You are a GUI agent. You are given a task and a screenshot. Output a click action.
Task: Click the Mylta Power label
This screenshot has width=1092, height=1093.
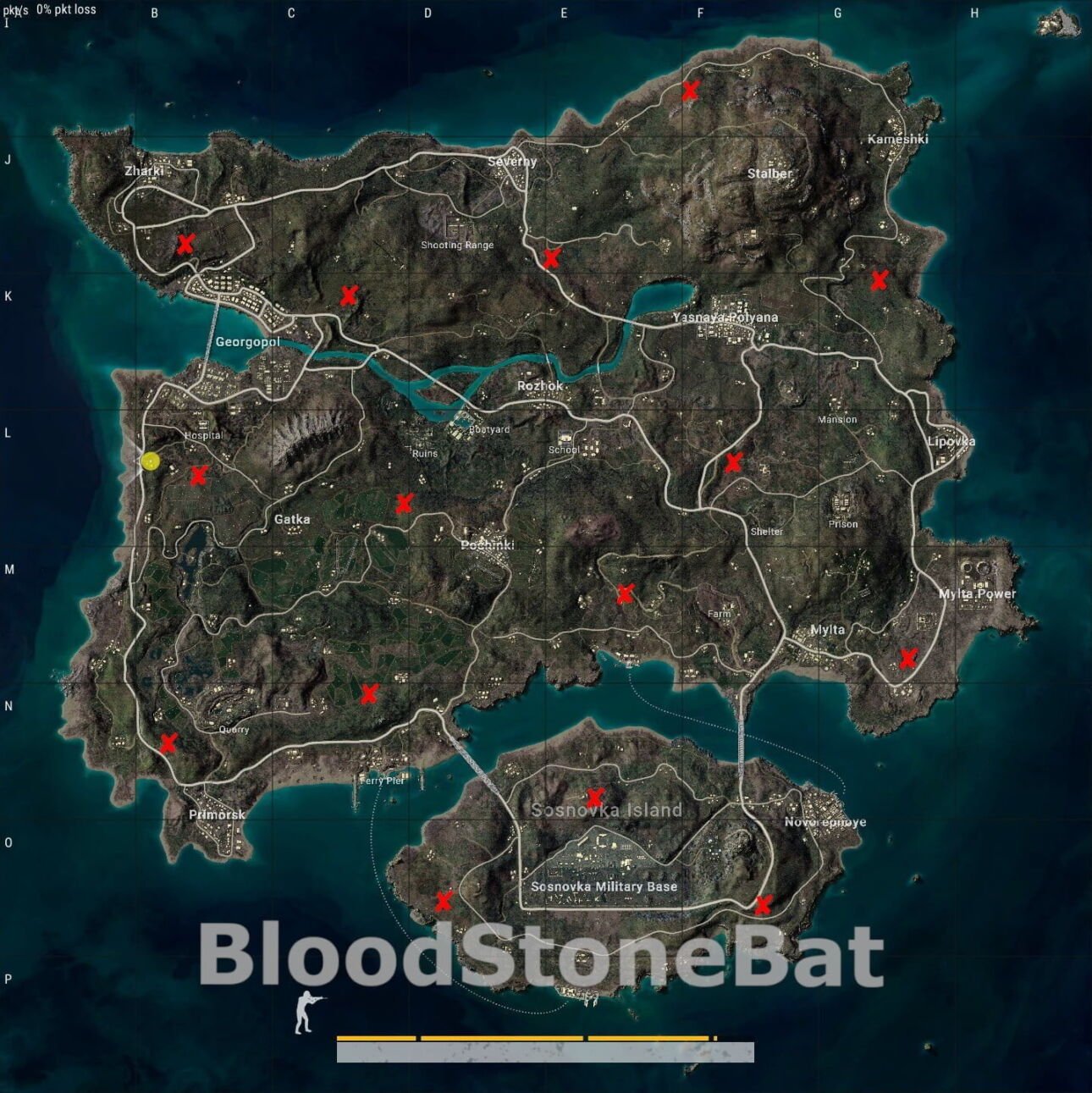click(x=978, y=594)
